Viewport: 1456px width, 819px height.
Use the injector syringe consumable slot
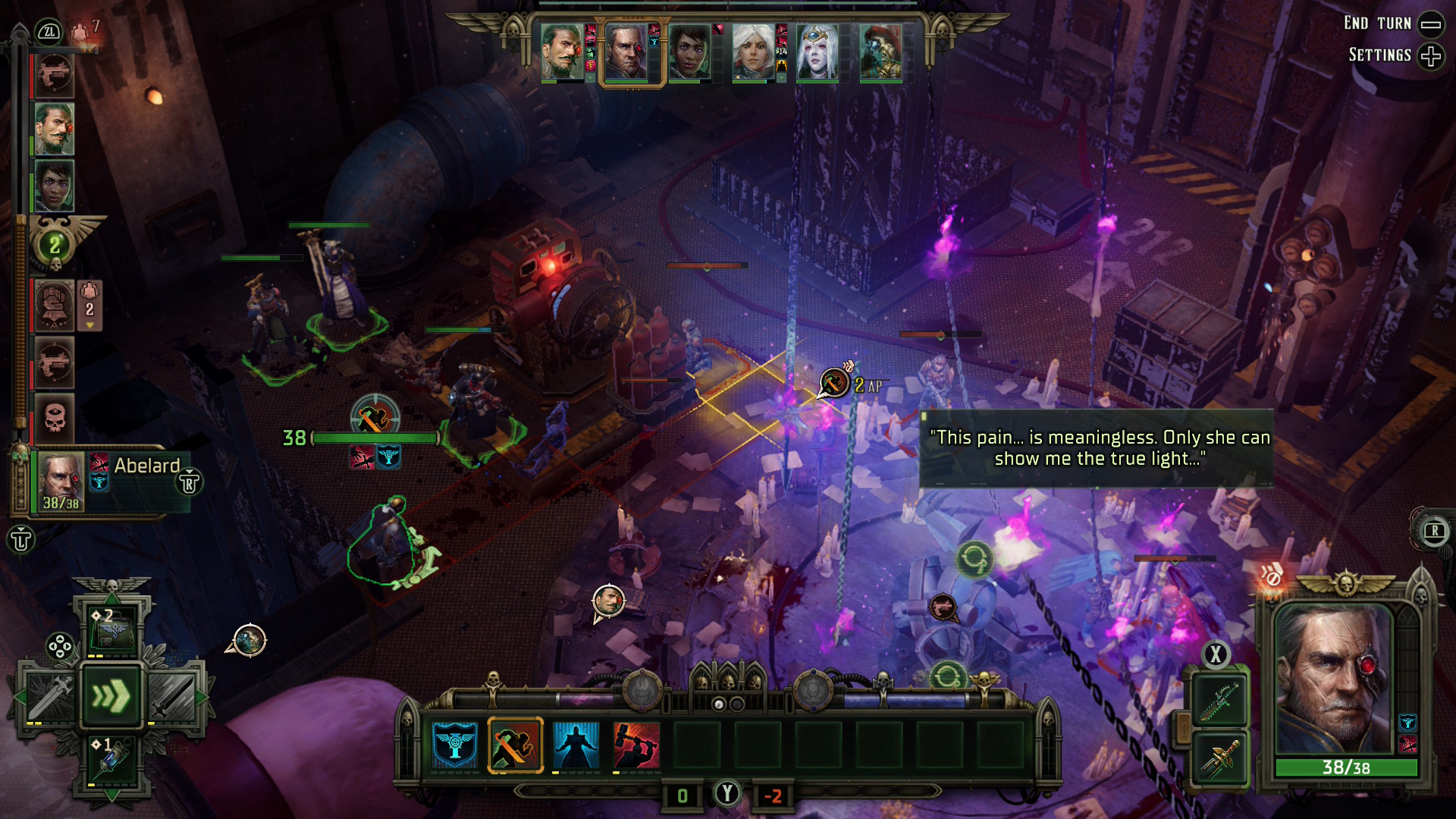111,760
